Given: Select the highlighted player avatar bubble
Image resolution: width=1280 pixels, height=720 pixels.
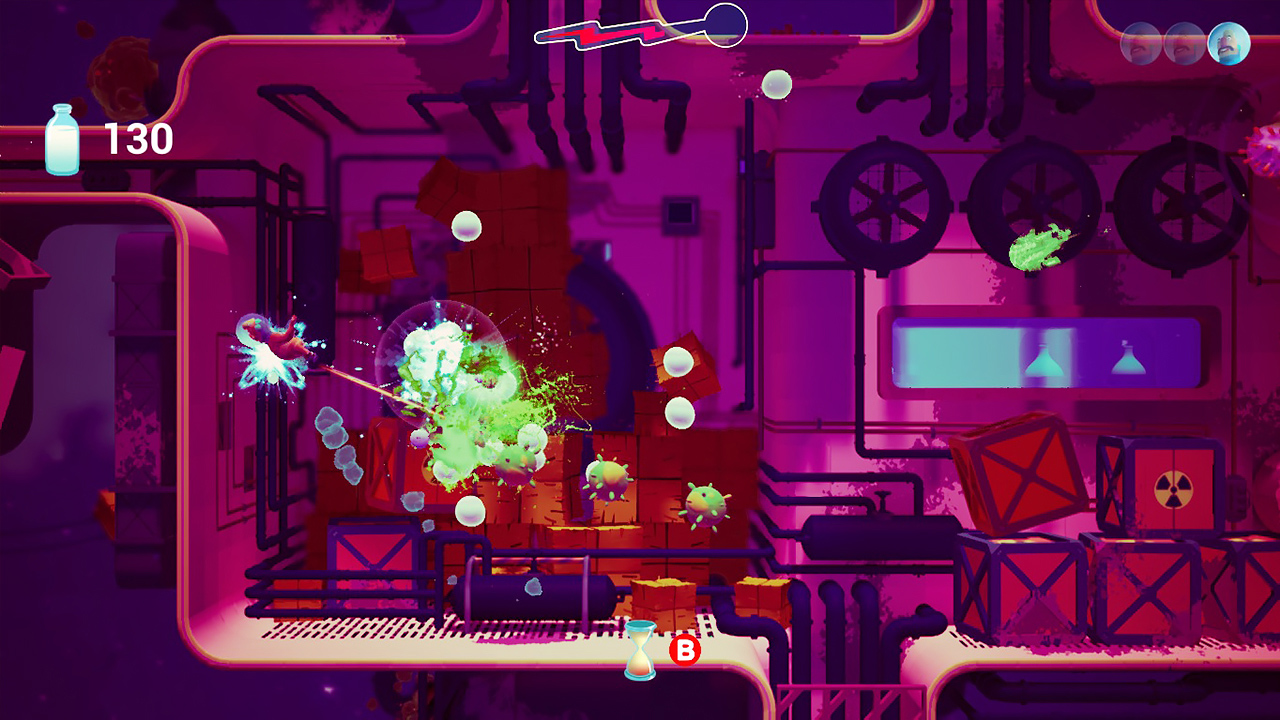Looking at the screenshot, I should [x=1227, y=44].
